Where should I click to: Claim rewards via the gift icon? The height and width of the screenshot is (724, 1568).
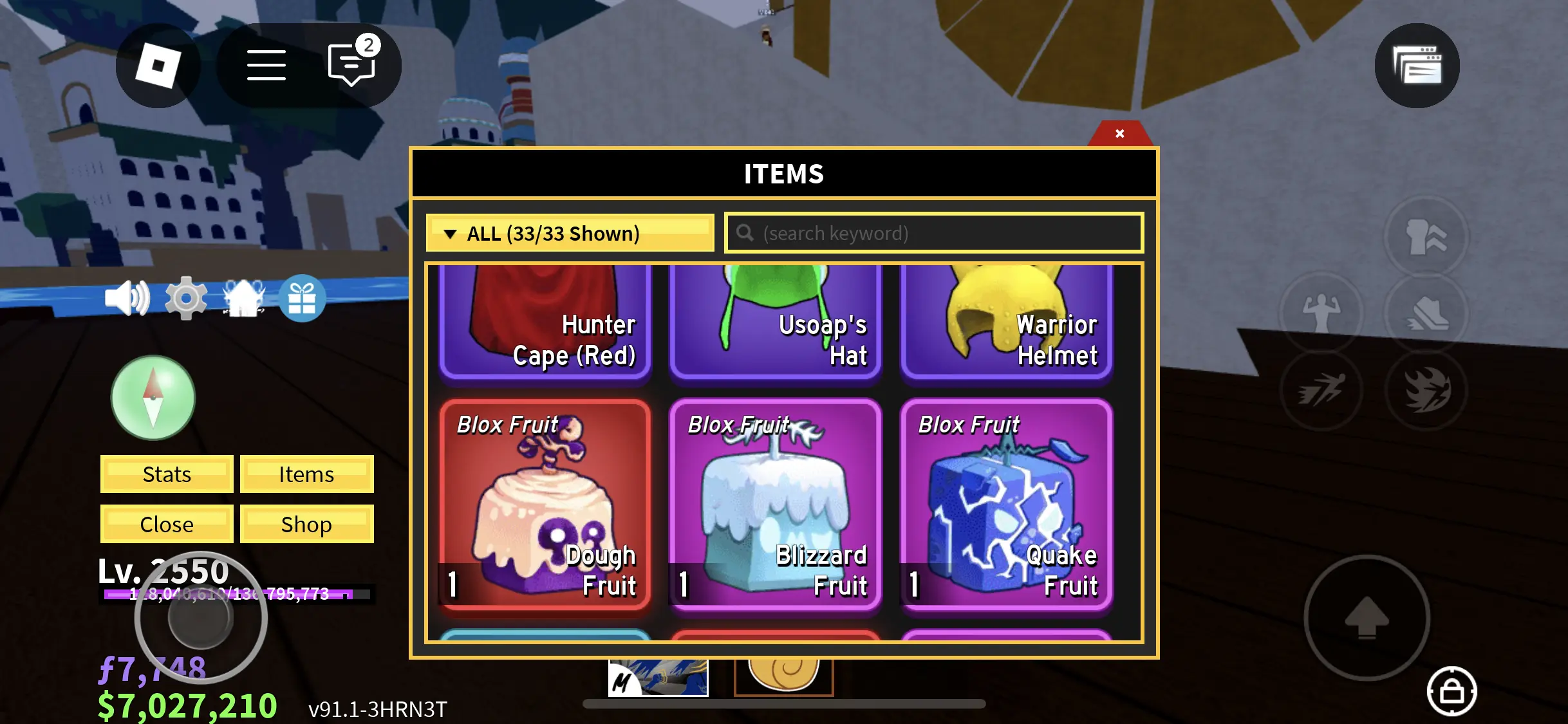pos(304,298)
